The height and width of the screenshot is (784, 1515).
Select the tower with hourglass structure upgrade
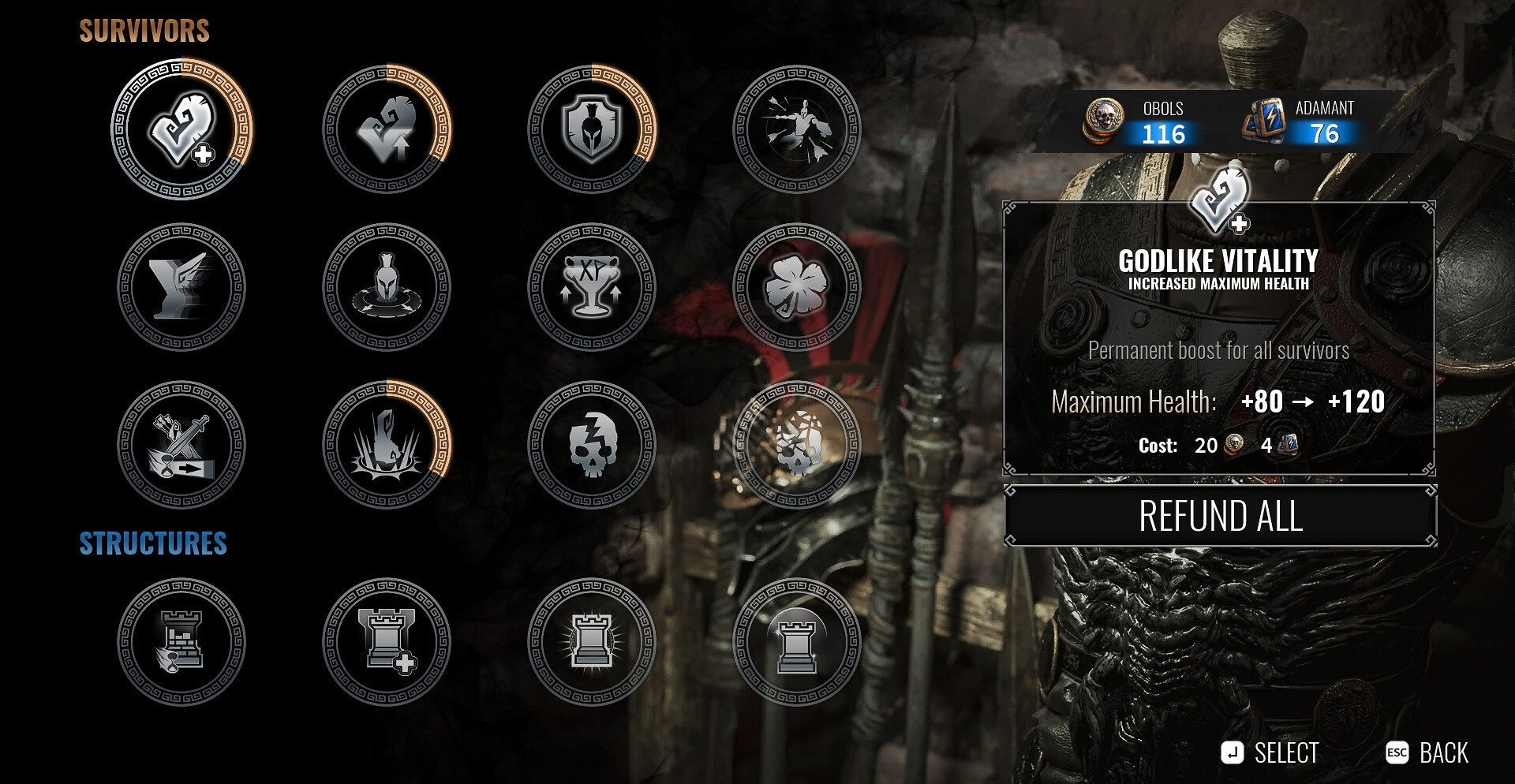181,642
